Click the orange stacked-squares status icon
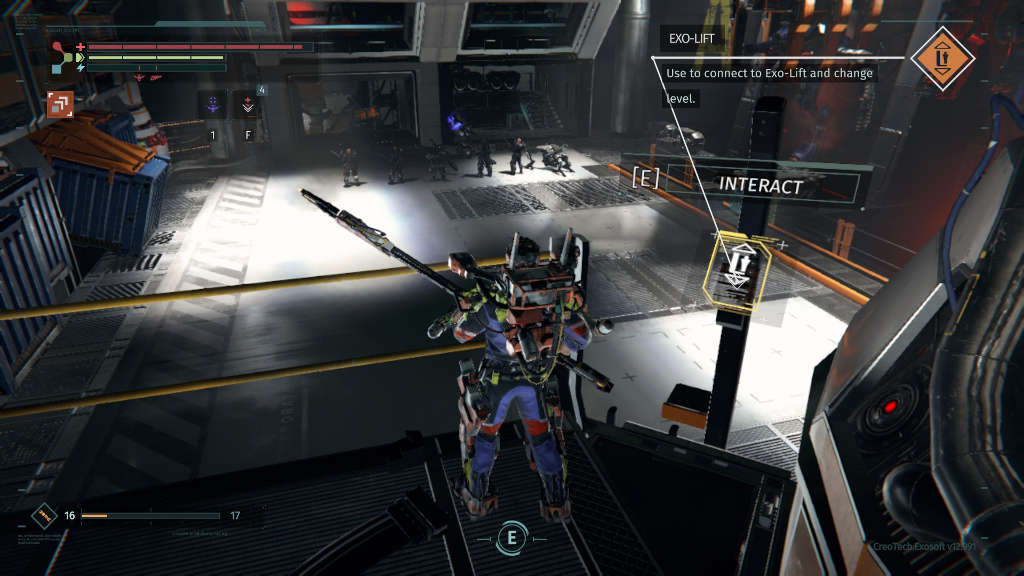The image size is (1024, 576). [x=59, y=104]
